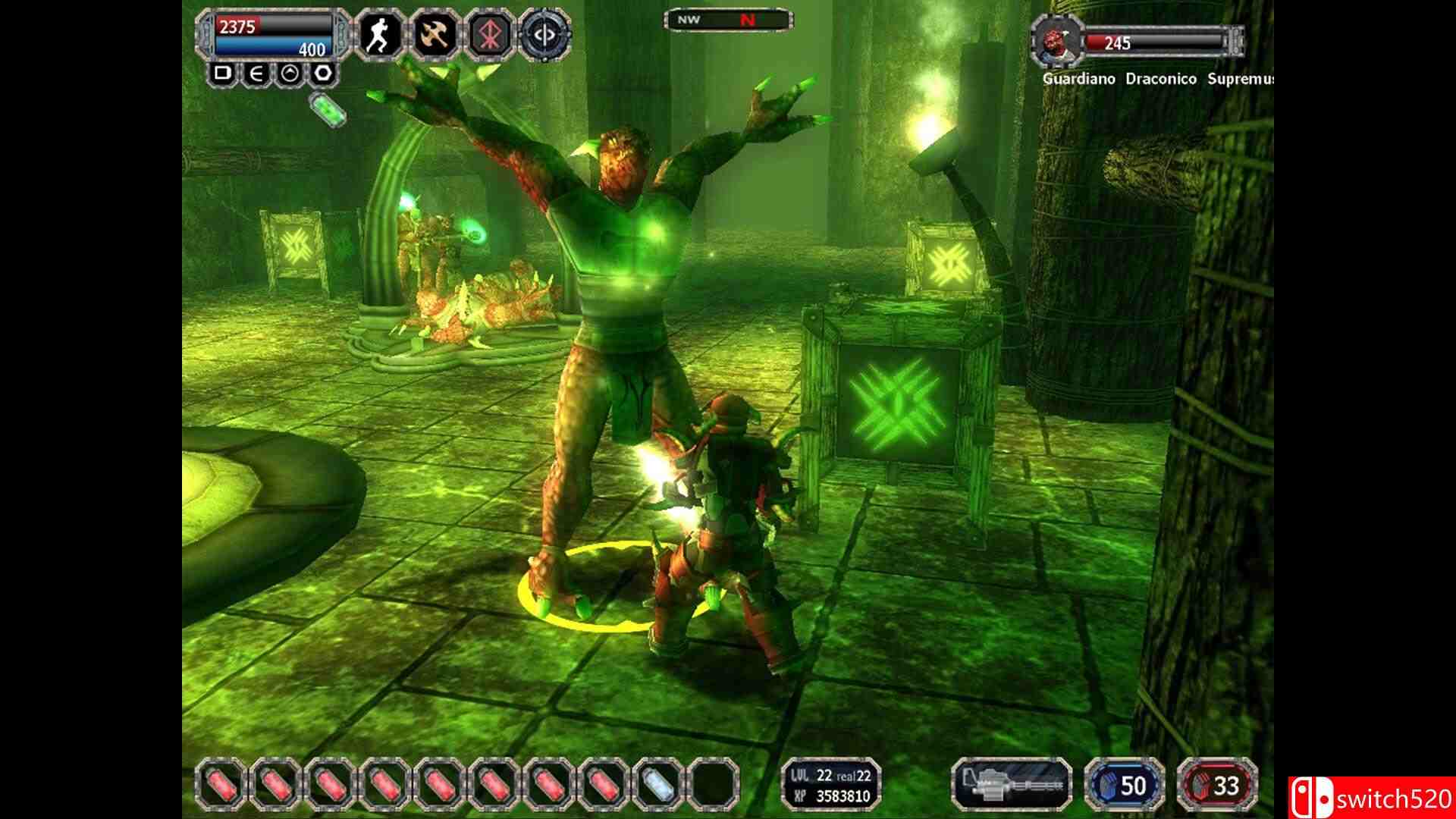Open the level and XP panel
This screenshot has width=1456, height=819.
831,783
